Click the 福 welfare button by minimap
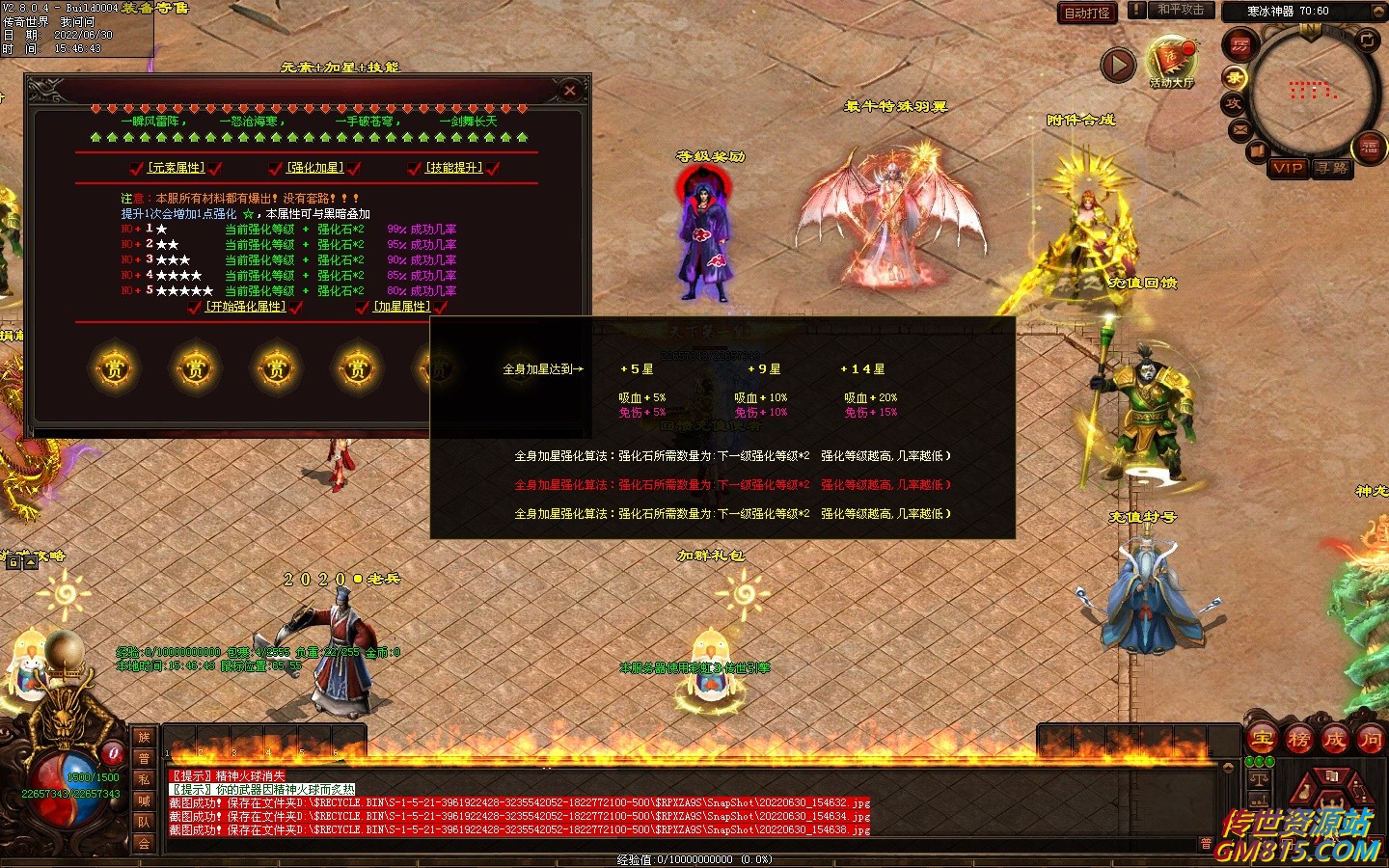Screen dimensions: 1389x868 click(x=1370, y=147)
